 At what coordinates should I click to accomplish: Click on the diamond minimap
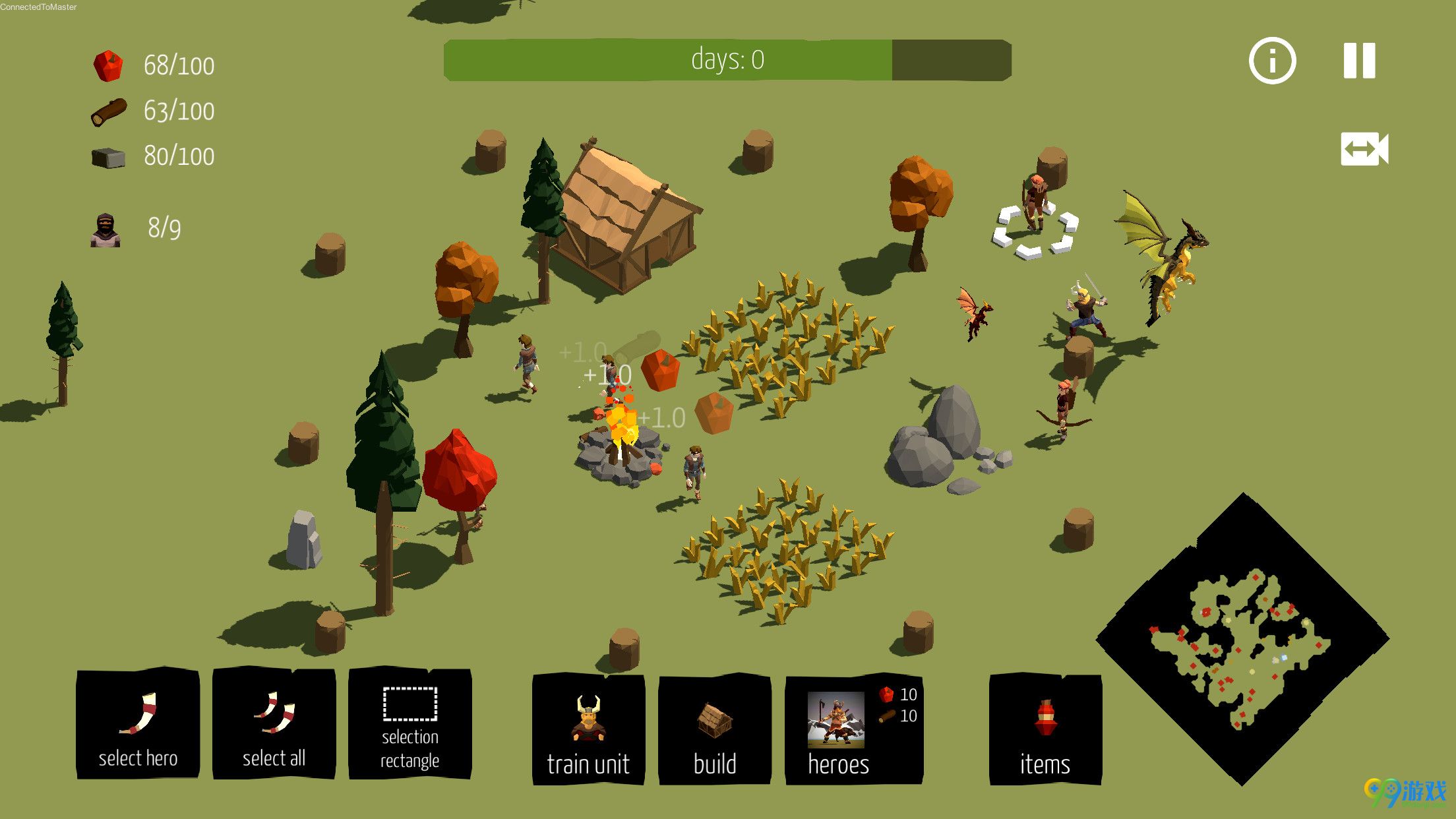coord(1243,640)
